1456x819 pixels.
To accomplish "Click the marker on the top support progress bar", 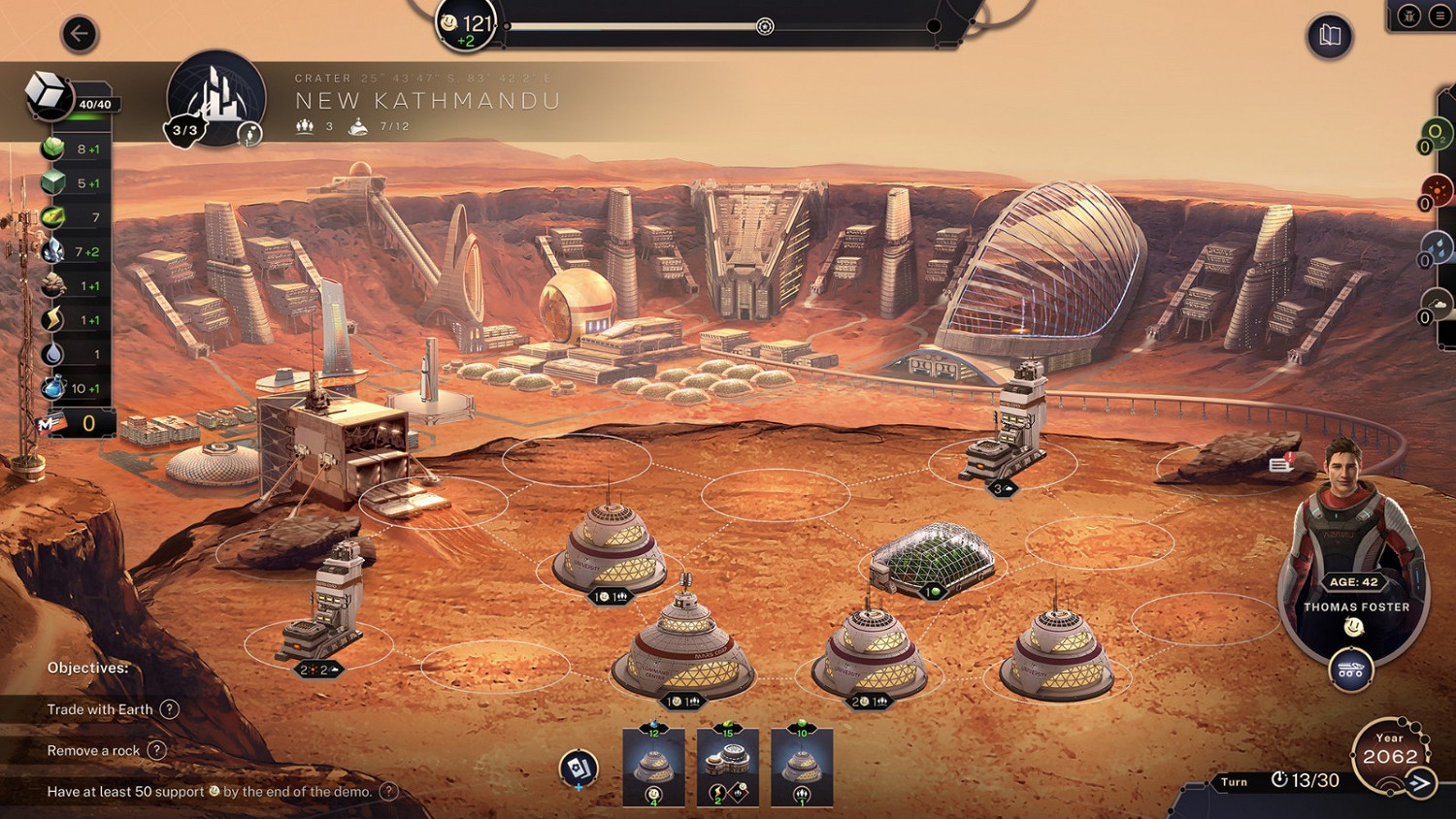I will tap(764, 27).
